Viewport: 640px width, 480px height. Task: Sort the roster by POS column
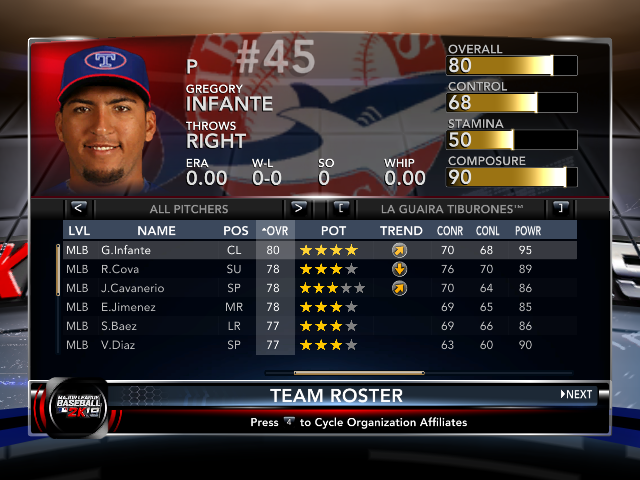236,231
